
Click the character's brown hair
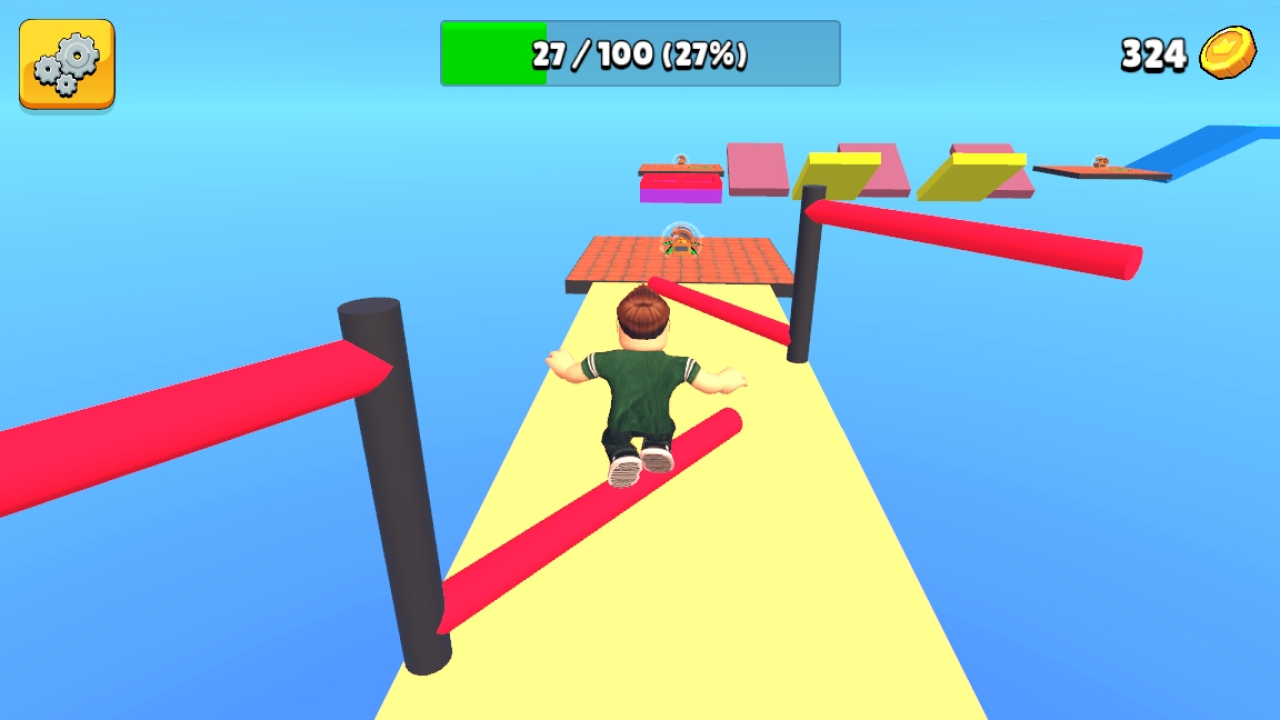(x=643, y=310)
